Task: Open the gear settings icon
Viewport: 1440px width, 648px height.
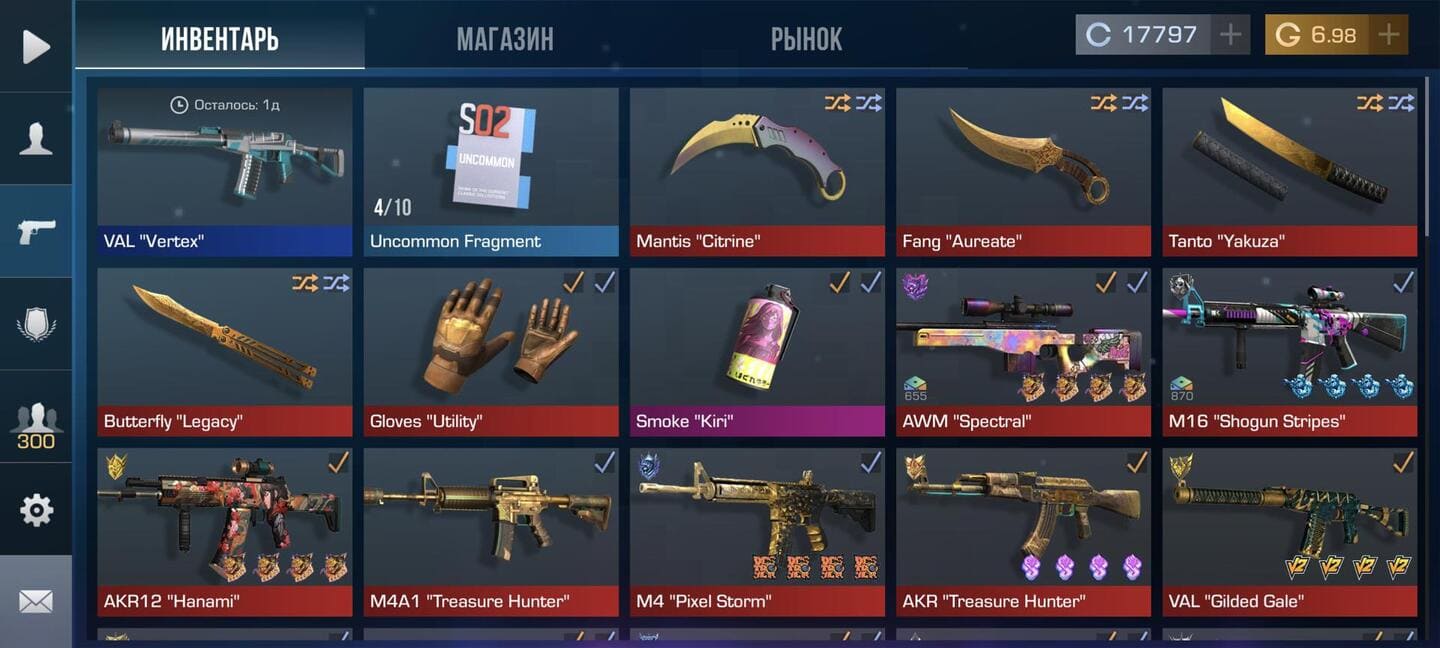Action: click(x=36, y=510)
